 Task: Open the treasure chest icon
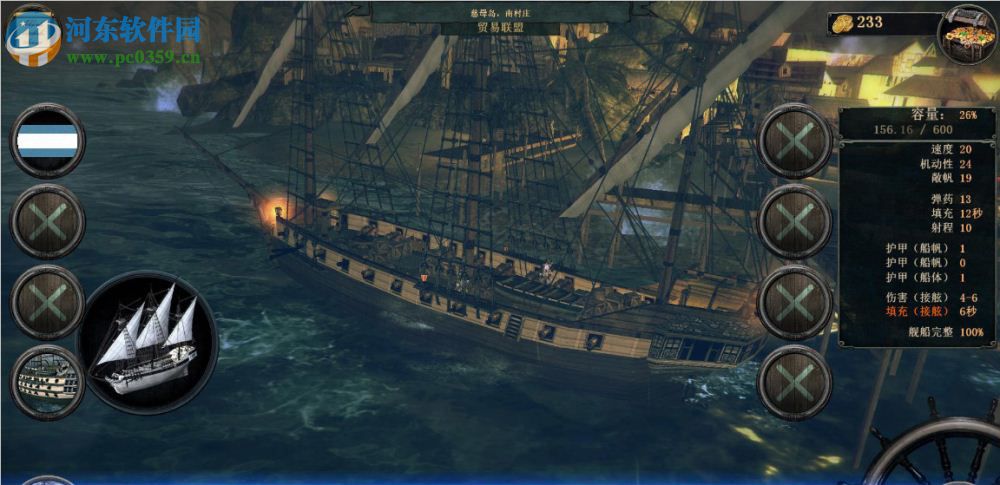(967, 31)
